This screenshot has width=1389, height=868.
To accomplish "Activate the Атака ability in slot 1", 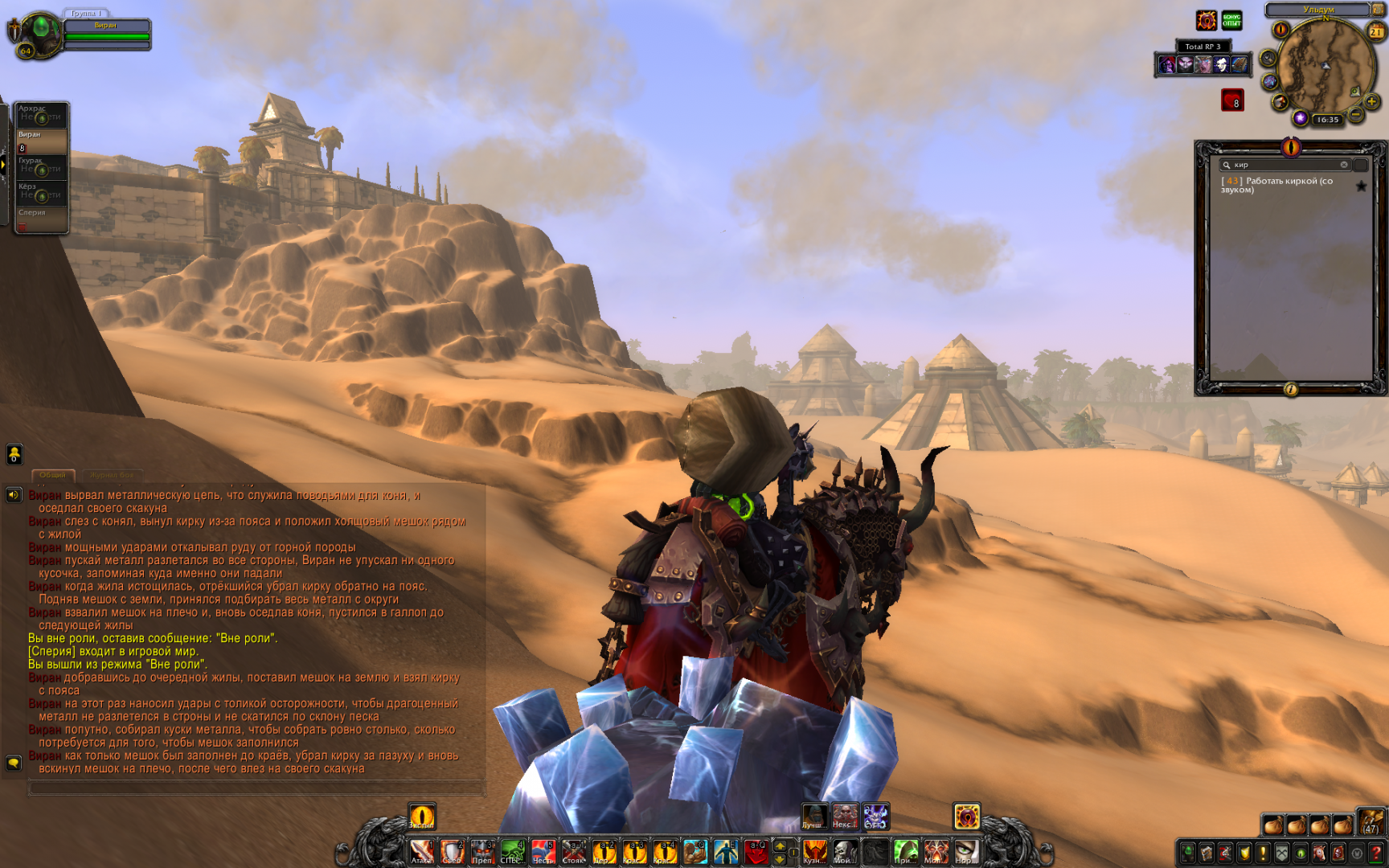I will pyautogui.click(x=421, y=852).
